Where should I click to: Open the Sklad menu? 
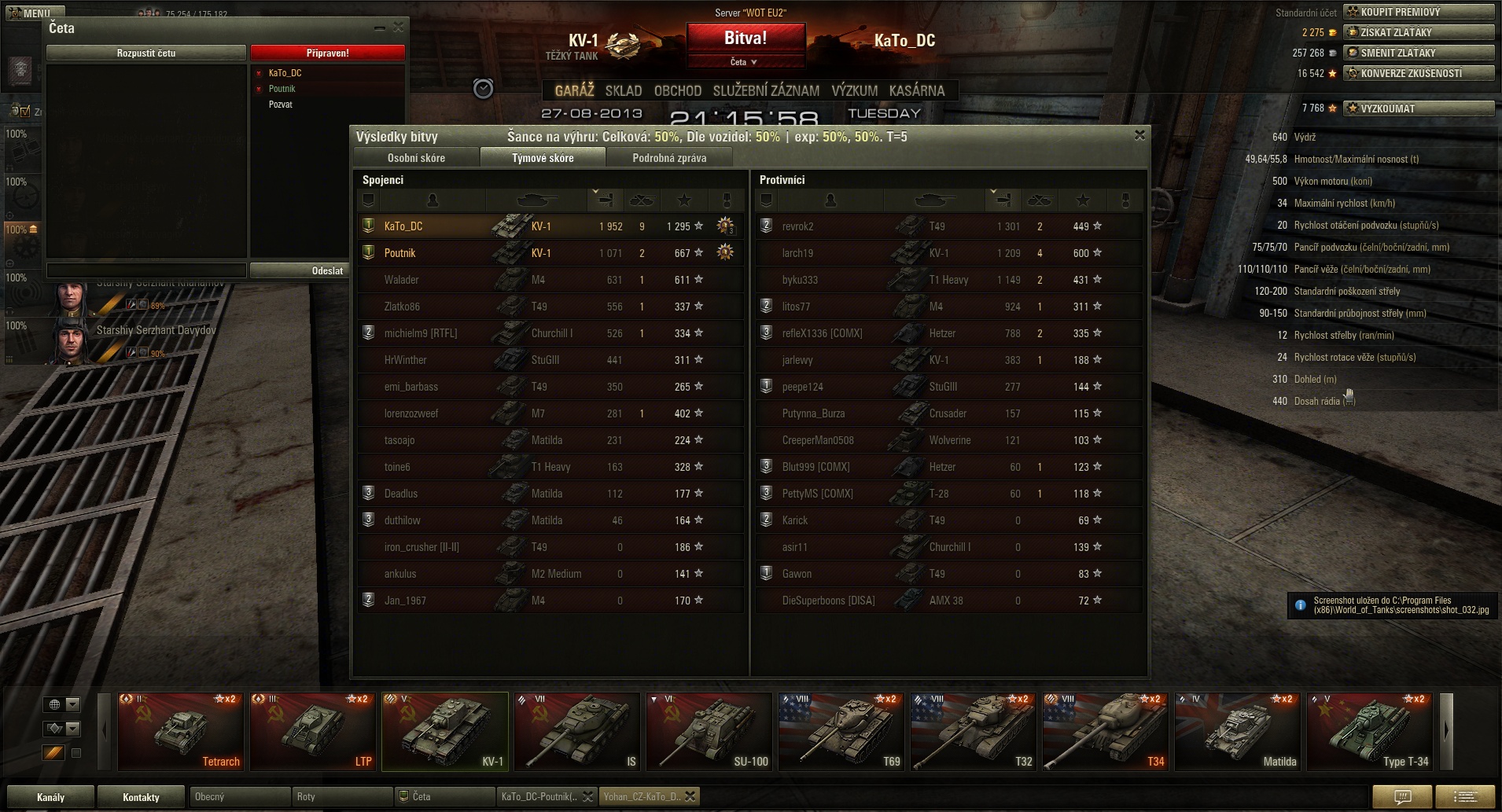(623, 90)
